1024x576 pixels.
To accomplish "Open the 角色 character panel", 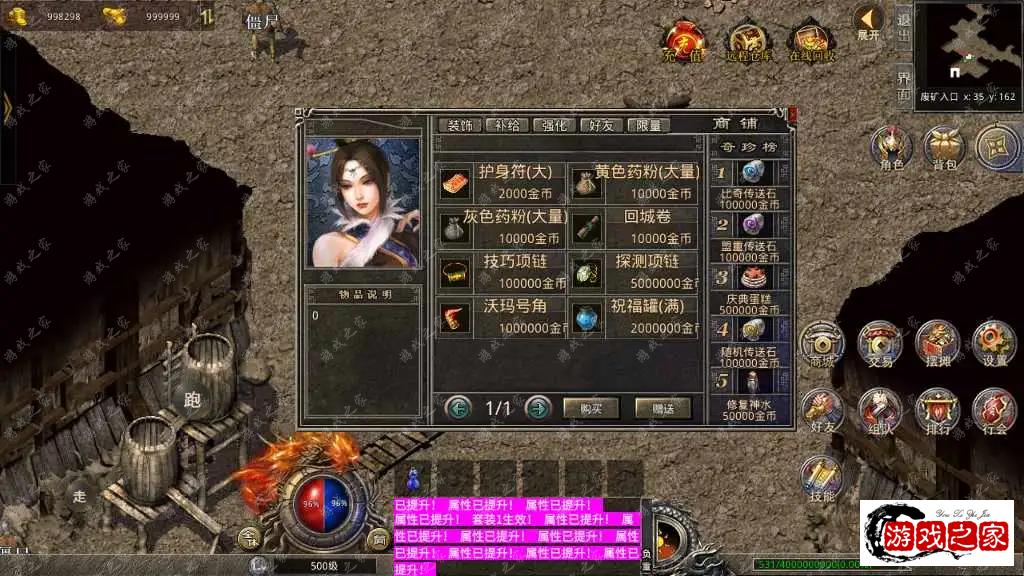I will (889, 147).
